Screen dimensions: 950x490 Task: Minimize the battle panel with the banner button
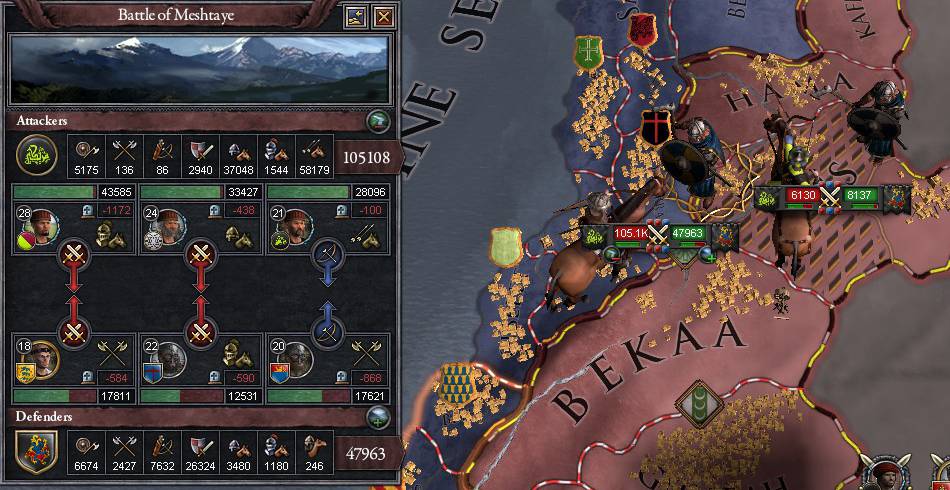coord(356,16)
